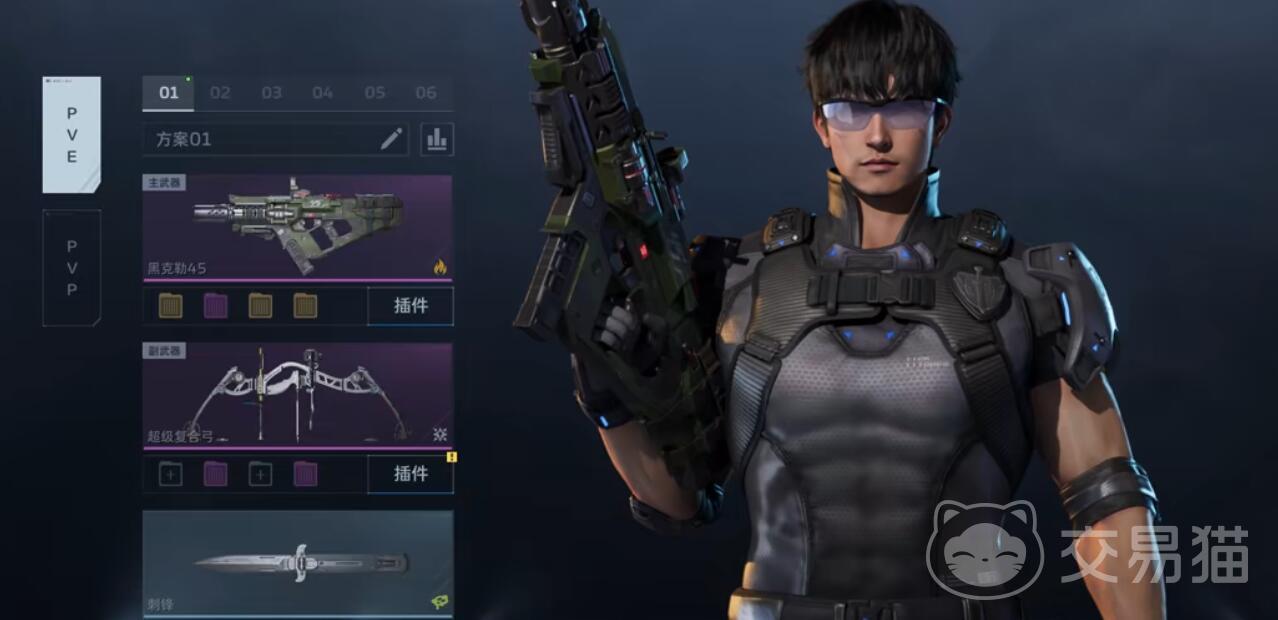This screenshot has width=1278, height=620.
Task: Select the 黑克勒45 primary weapon card
Action: (x=297, y=228)
